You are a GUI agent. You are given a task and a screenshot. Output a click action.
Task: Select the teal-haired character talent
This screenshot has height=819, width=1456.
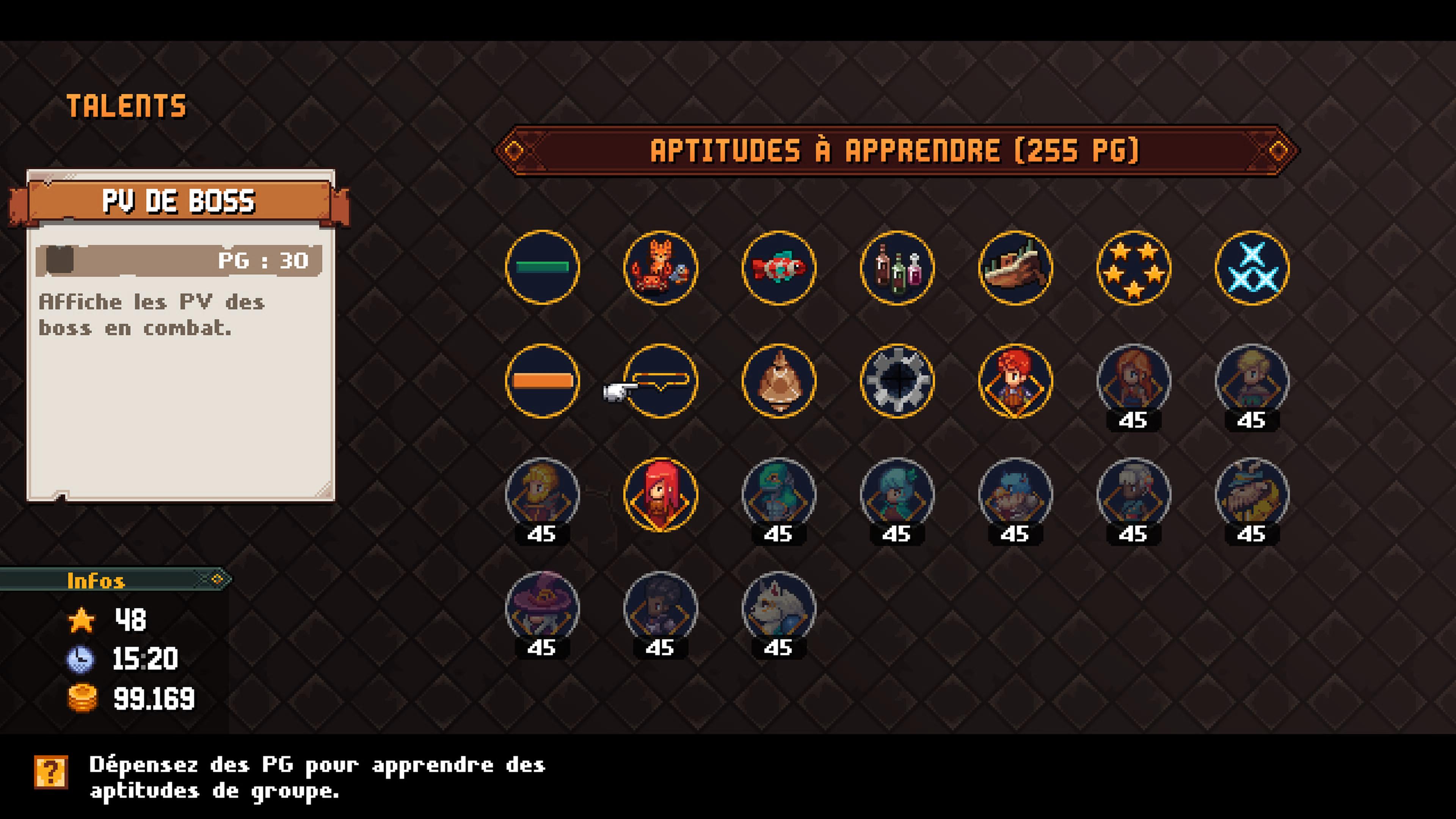pyautogui.click(x=897, y=494)
